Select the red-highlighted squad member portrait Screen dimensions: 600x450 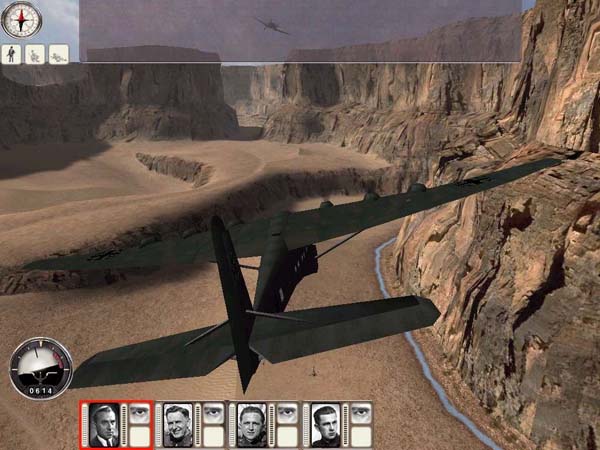tap(103, 424)
